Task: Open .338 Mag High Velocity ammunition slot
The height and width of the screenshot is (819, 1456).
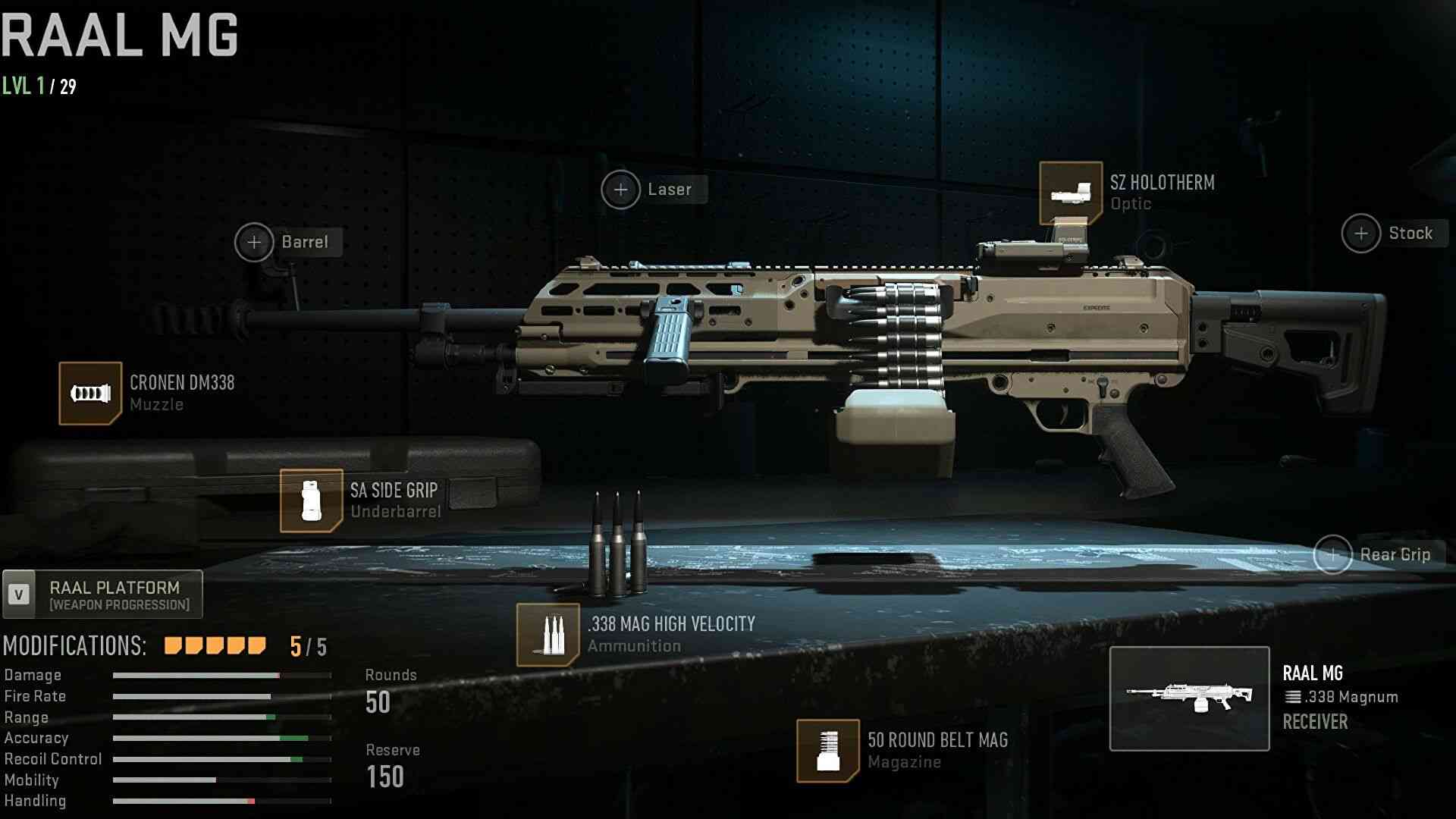Action: coord(548,635)
